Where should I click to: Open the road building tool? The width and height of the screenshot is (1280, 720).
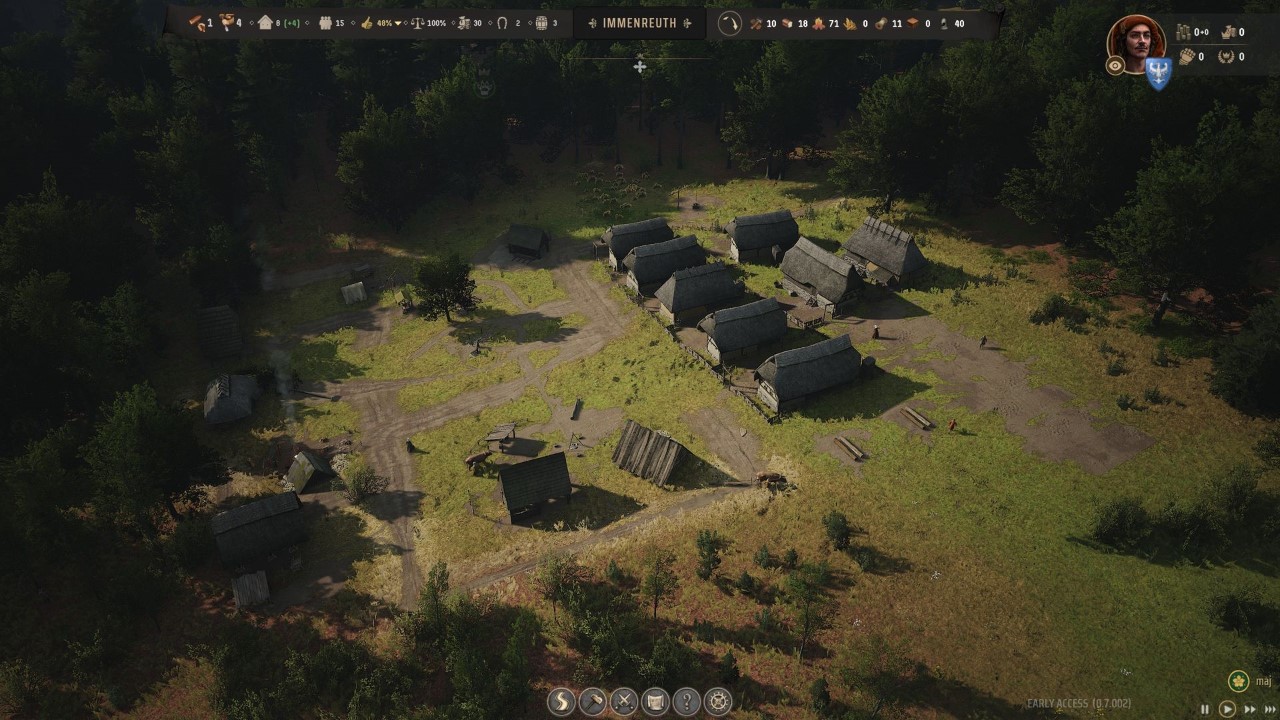point(561,701)
